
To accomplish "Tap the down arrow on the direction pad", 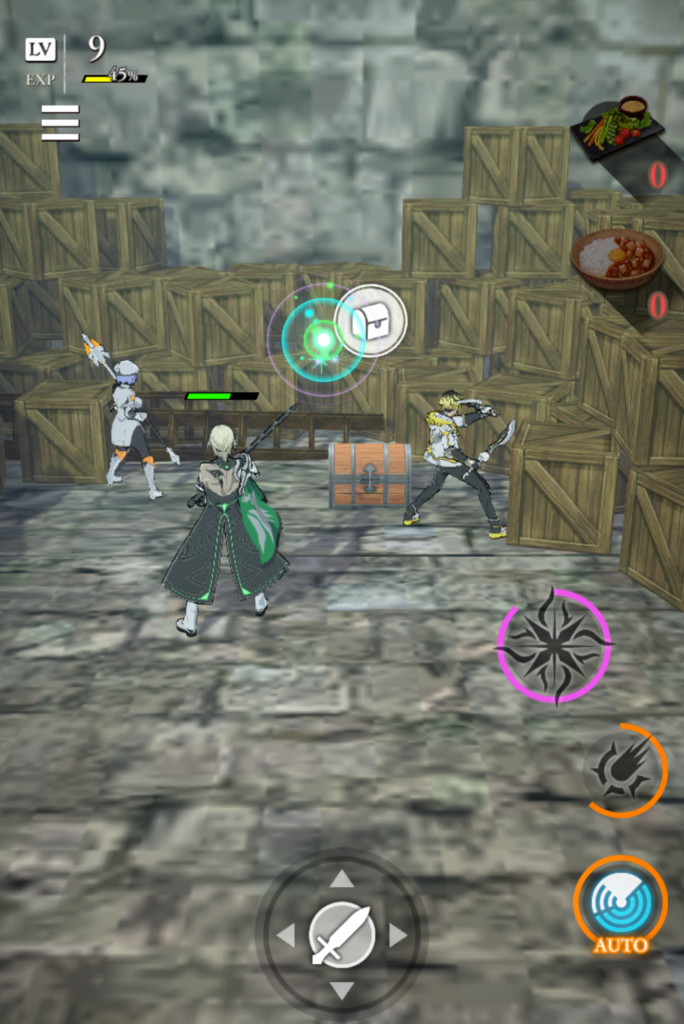I will pyautogui.click(x=342, y=991).
